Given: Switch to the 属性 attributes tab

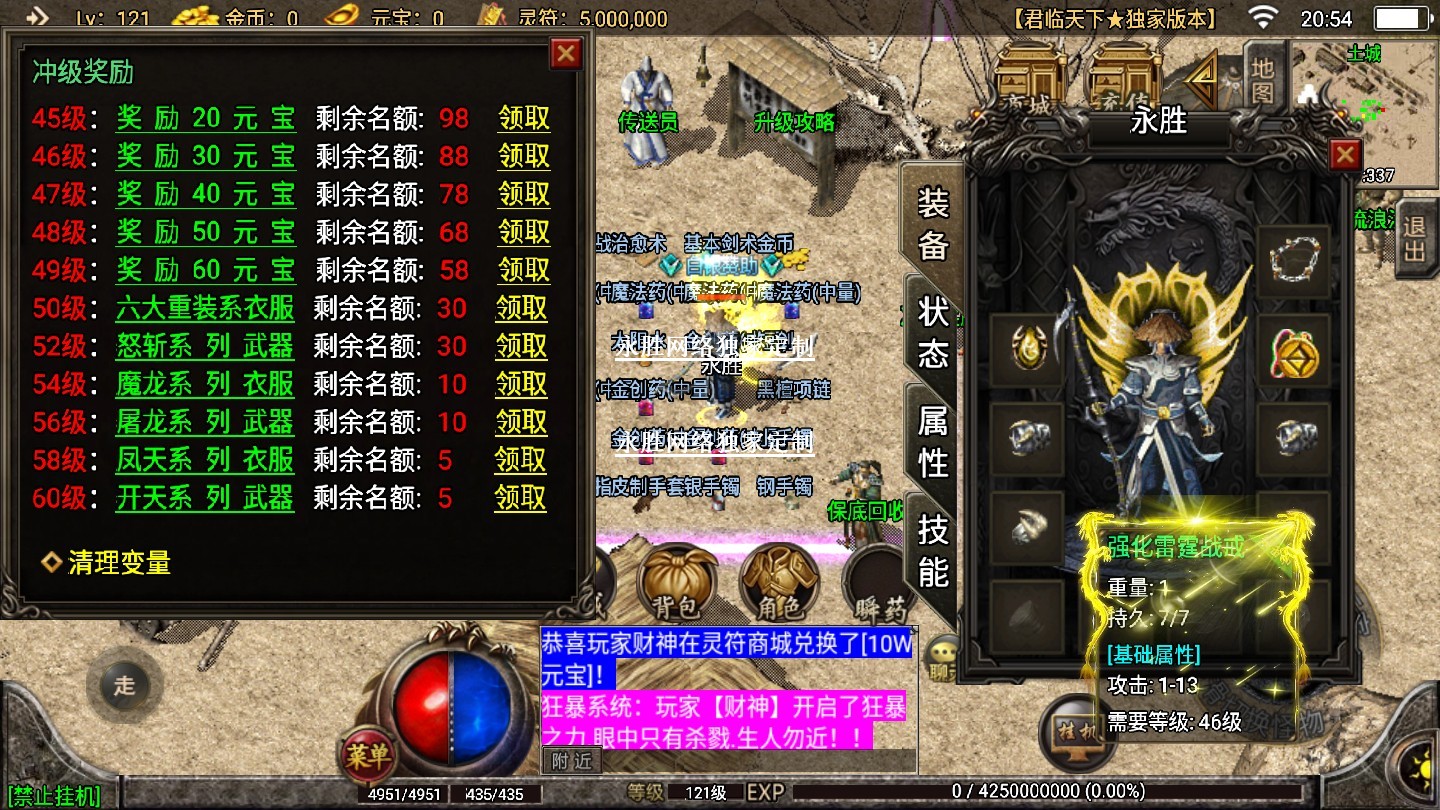Looking at the screenshot, I should pyautogui.click(x=932, y=441).
